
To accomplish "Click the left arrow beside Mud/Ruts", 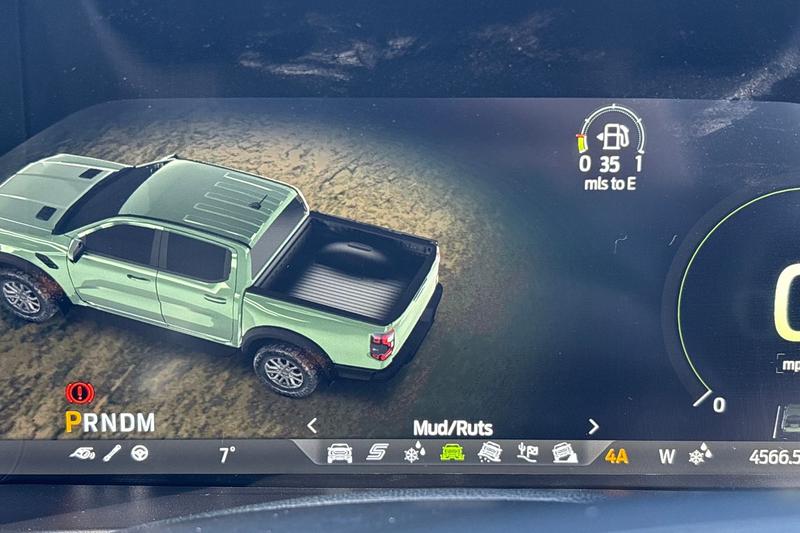I will [x=312, y=426].
